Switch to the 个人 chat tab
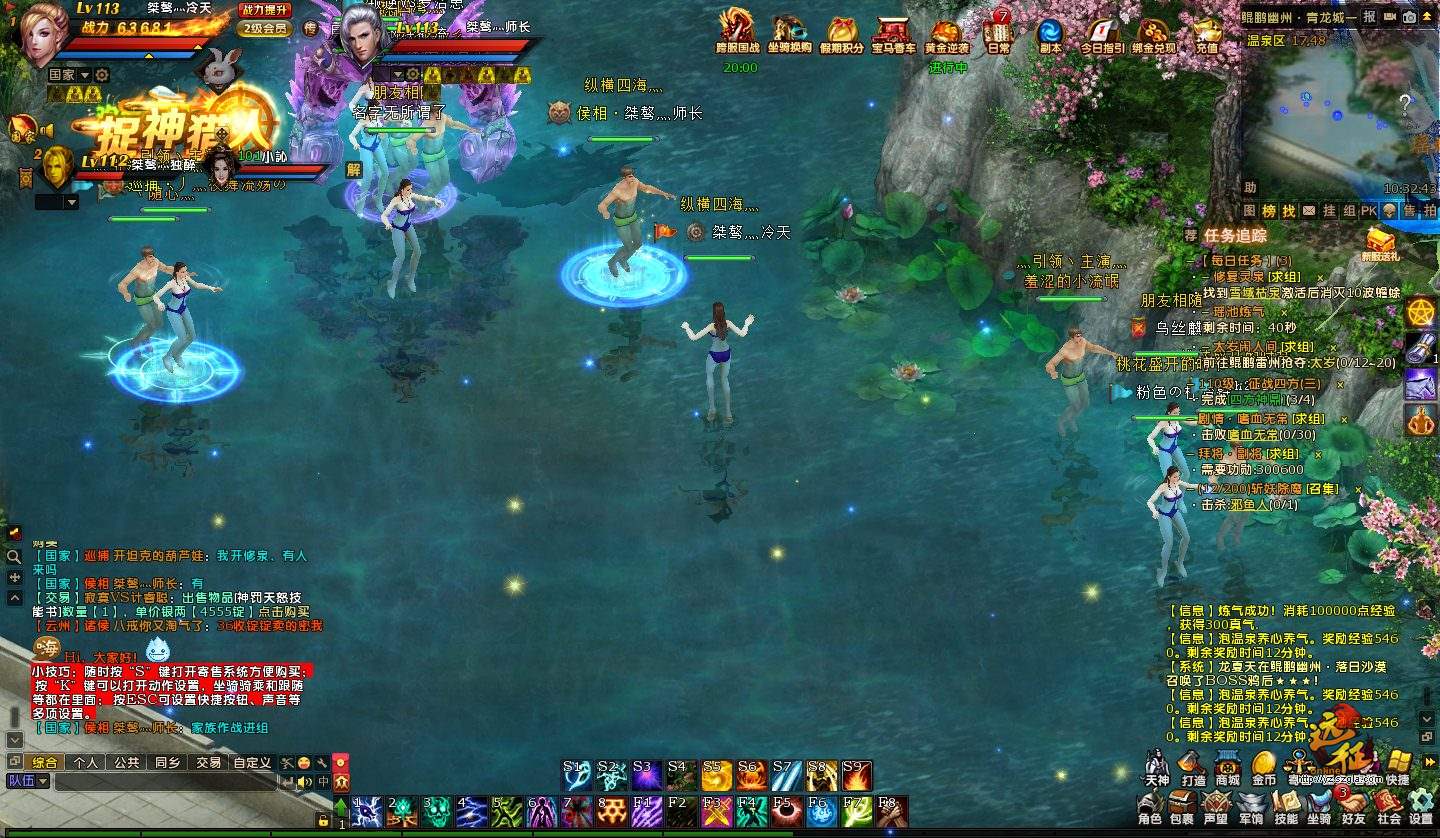 point(87,762)
